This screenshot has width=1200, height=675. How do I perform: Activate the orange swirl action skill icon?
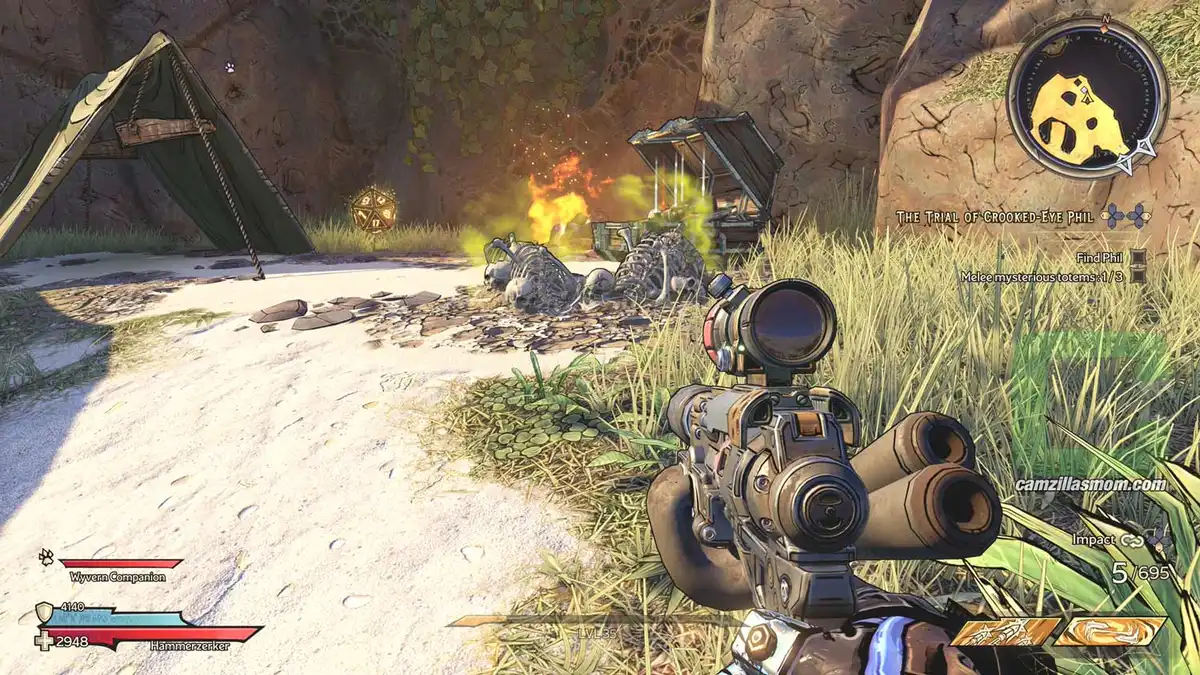(1110, 631)
